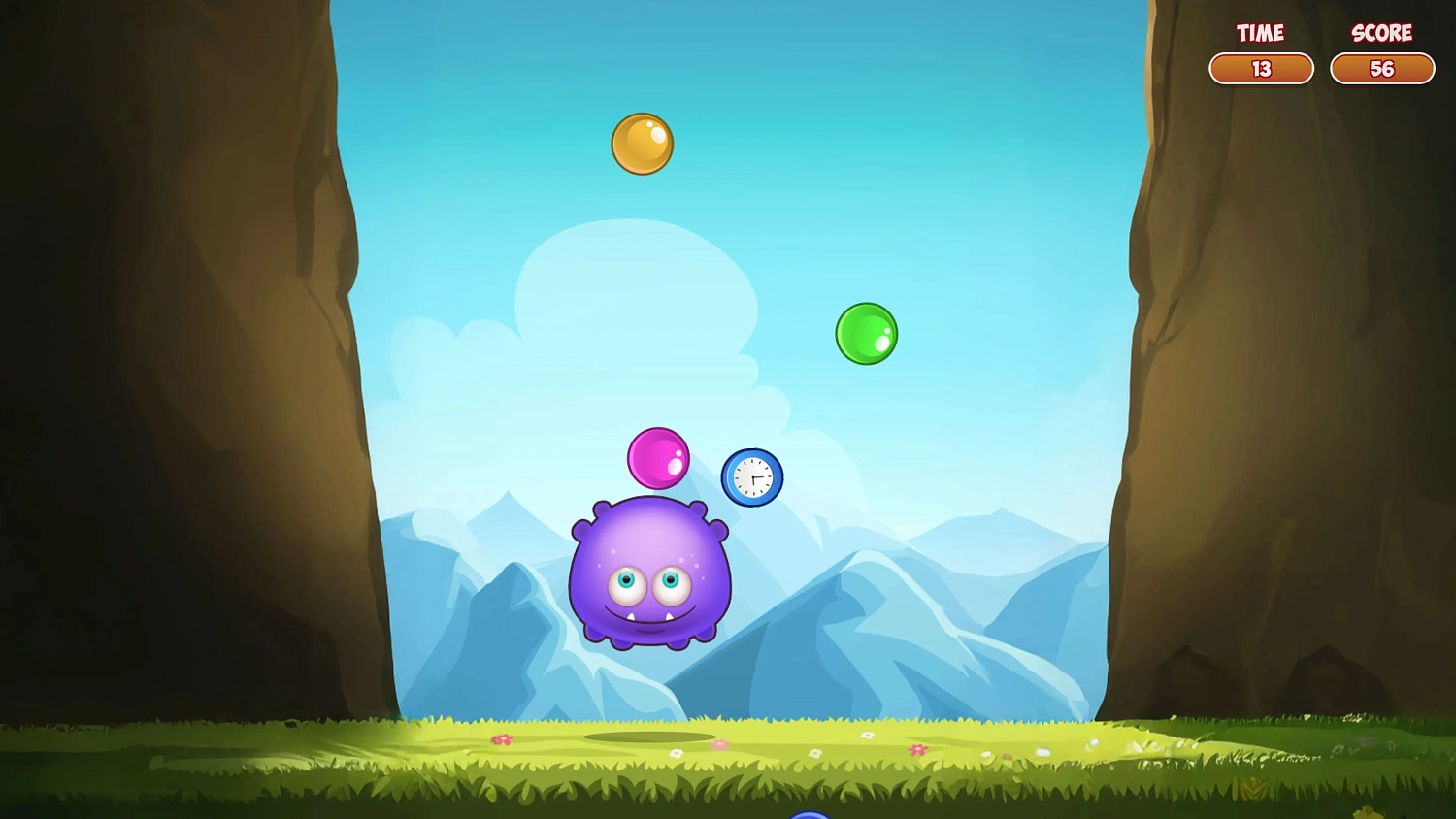
Task: Select the SCORE label at the top
Action: 1382,32
